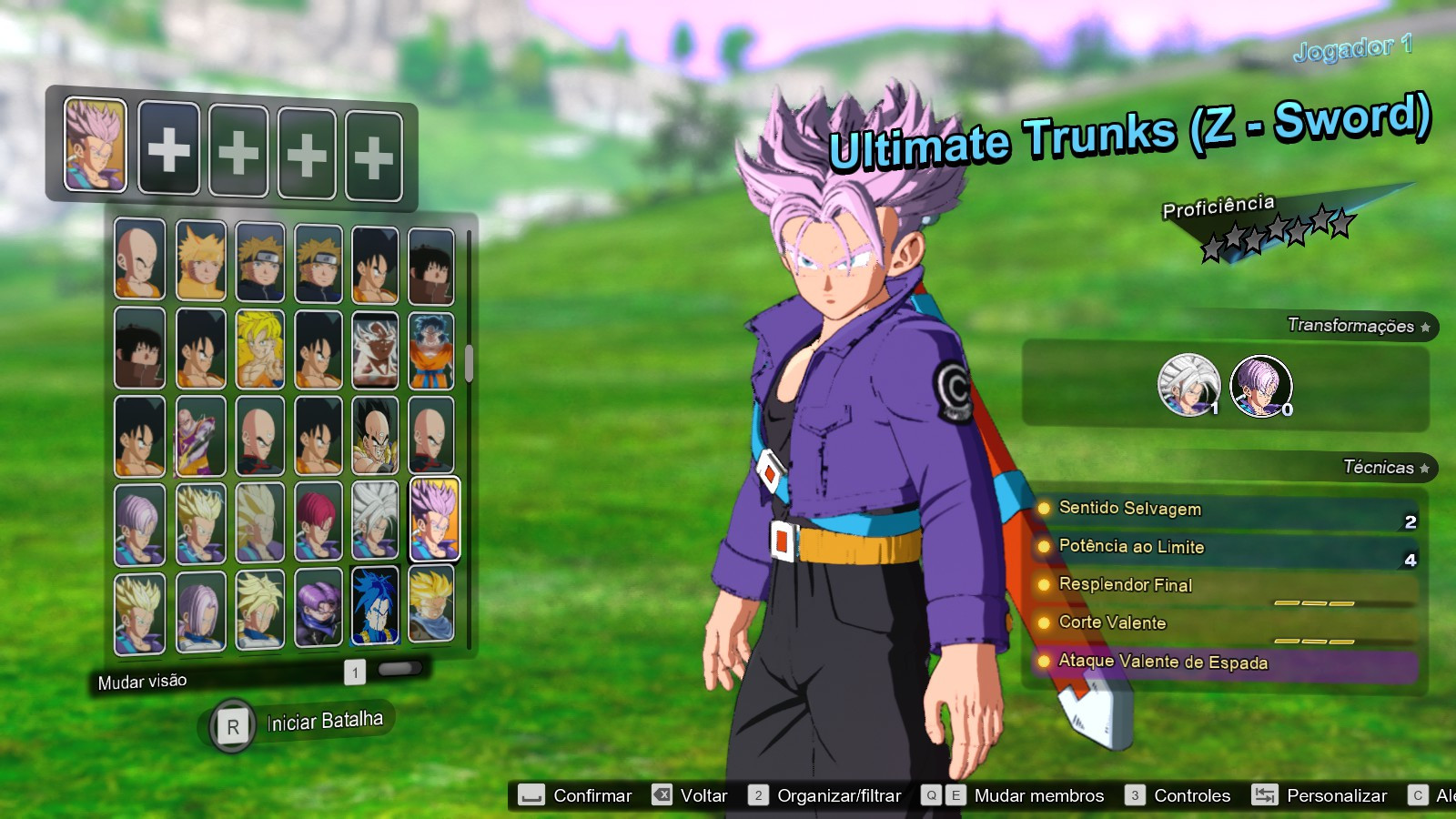This screenshot has height=819, width=1456.
Task: Click an empty plus team slot
Action: 169,148
